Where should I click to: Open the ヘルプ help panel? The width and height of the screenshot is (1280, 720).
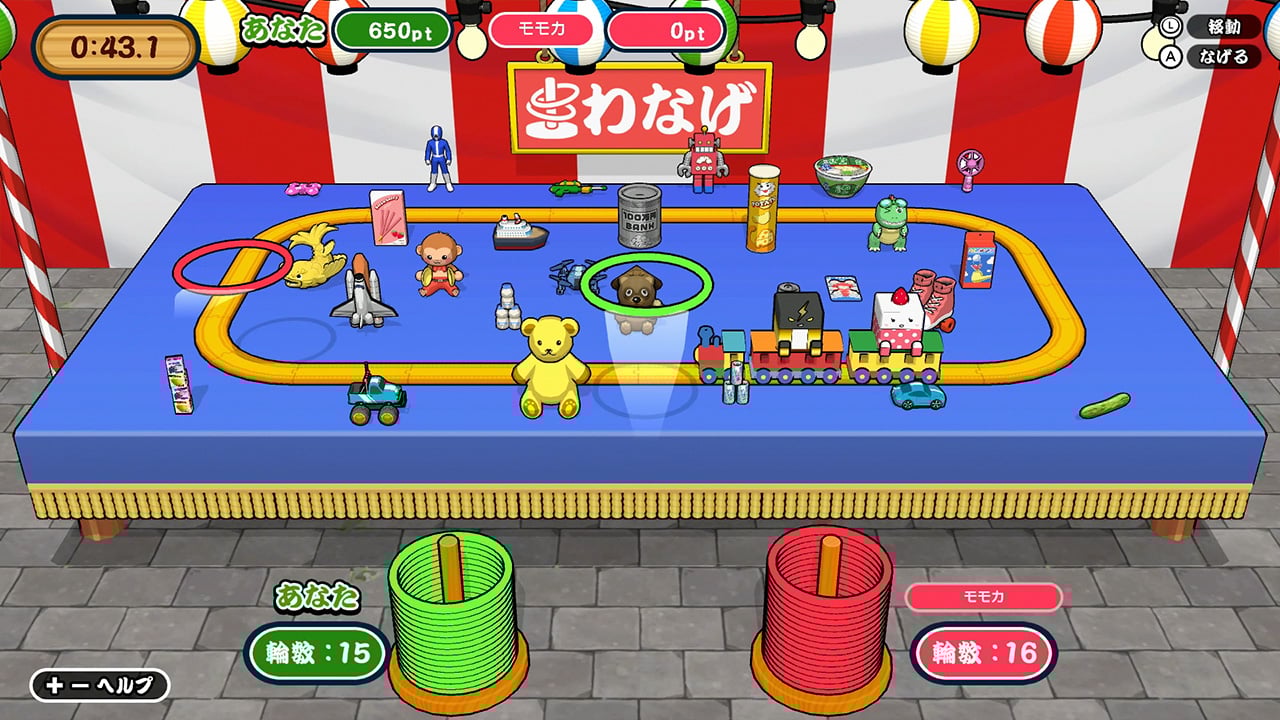100,685
